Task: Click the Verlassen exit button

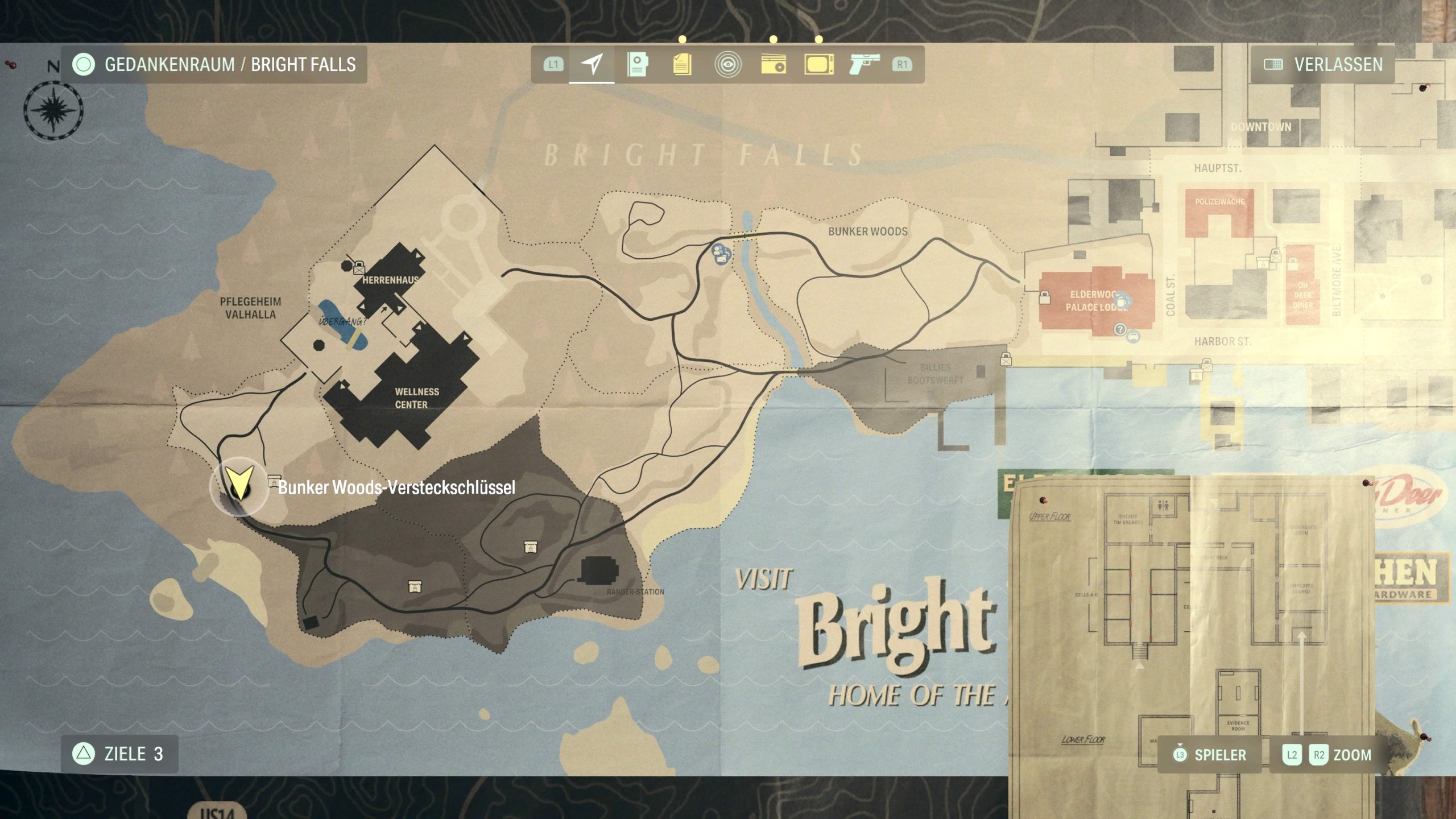Action: pos(1323,64)
